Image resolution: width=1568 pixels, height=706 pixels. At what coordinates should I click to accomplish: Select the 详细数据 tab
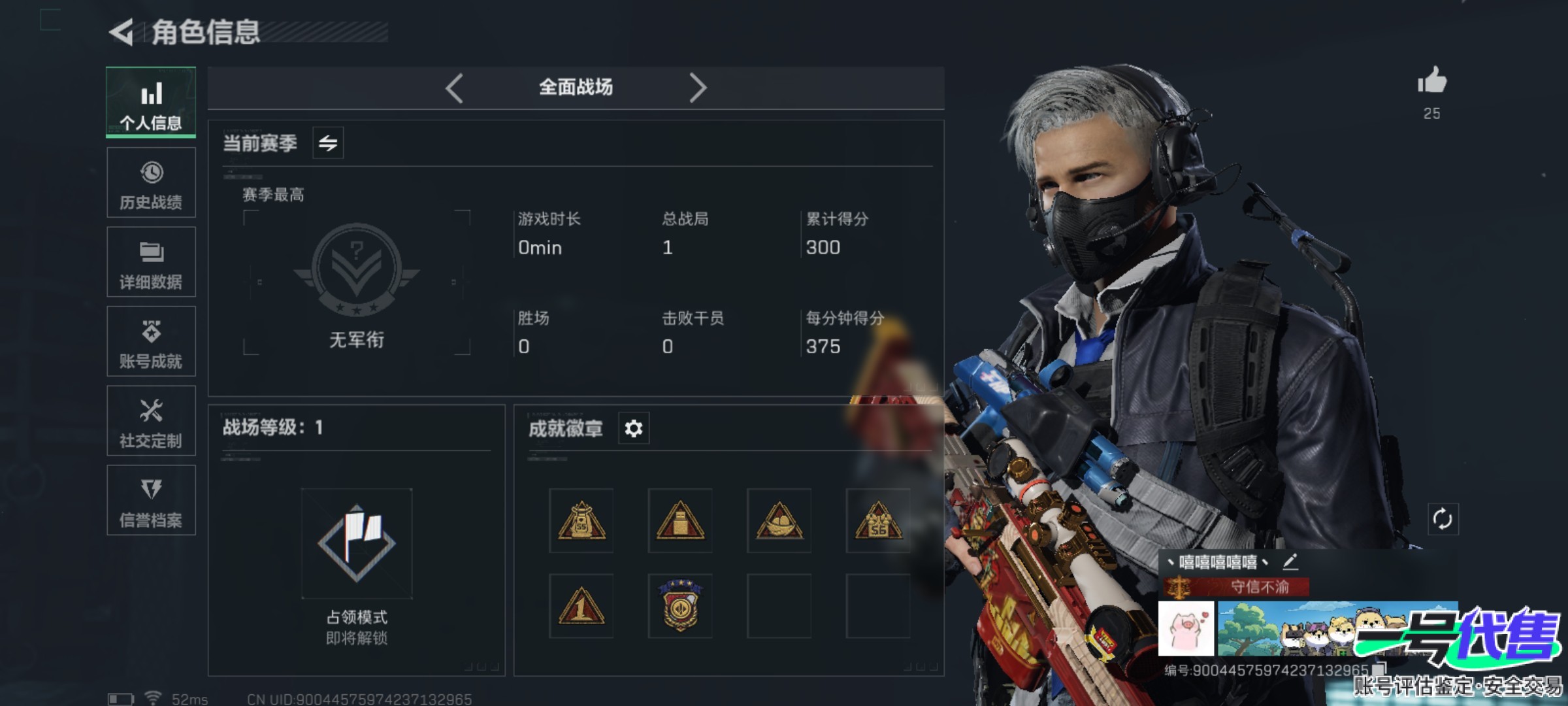151,262
